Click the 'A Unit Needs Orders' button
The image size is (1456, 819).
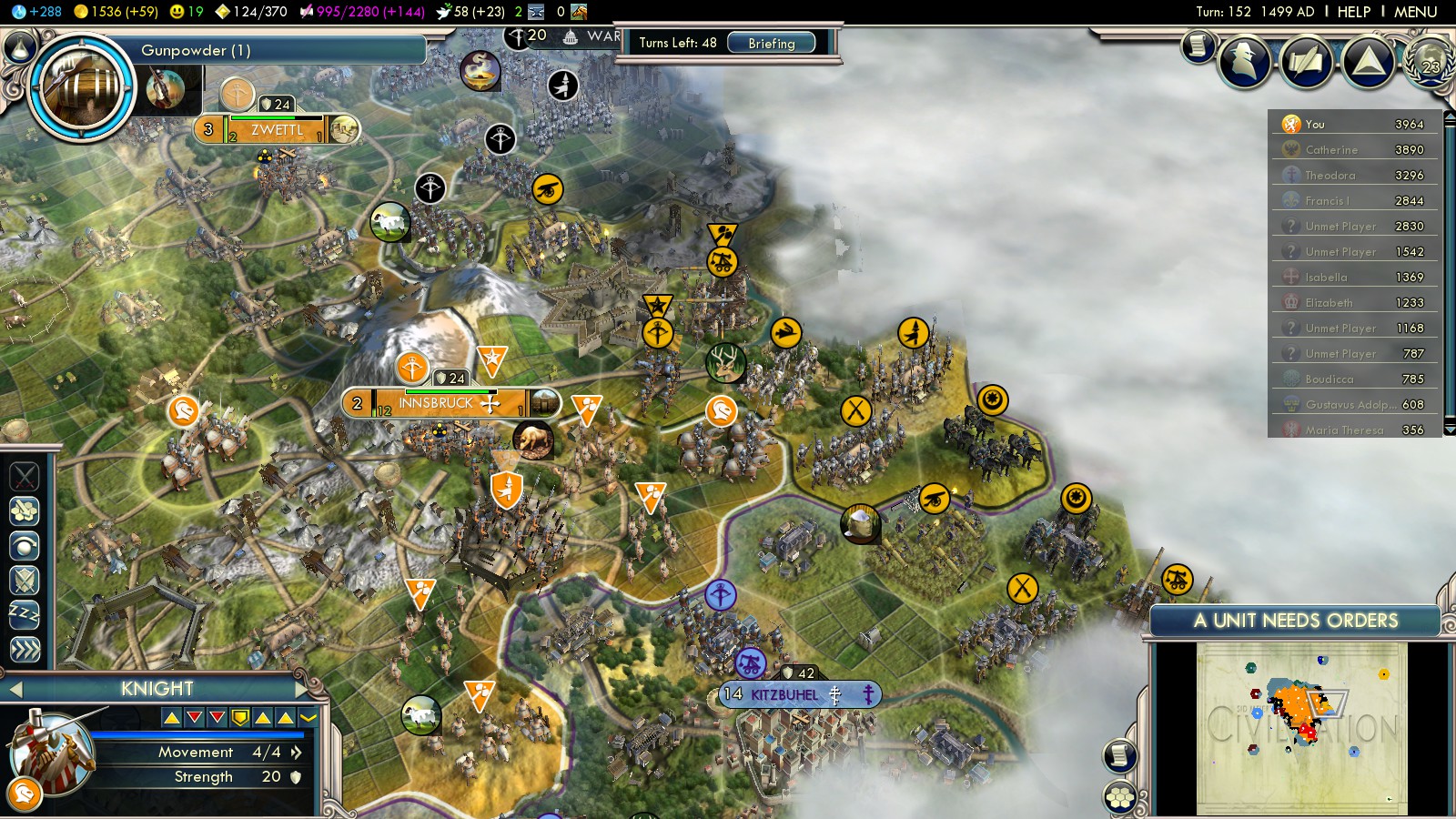(x=1295, y=621)
